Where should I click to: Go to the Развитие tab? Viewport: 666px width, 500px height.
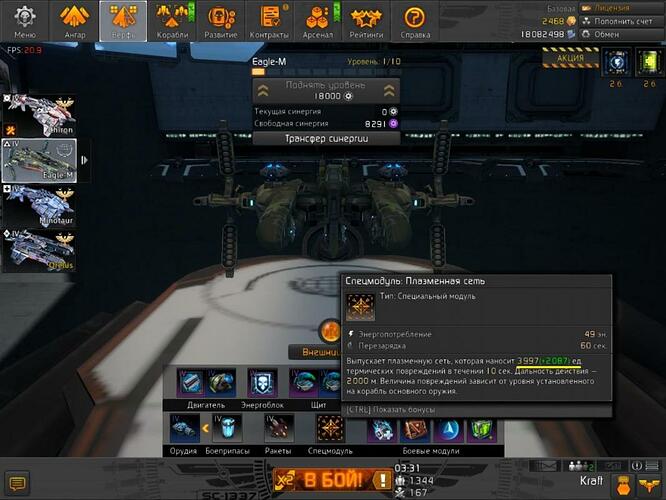tap(220, 19)
